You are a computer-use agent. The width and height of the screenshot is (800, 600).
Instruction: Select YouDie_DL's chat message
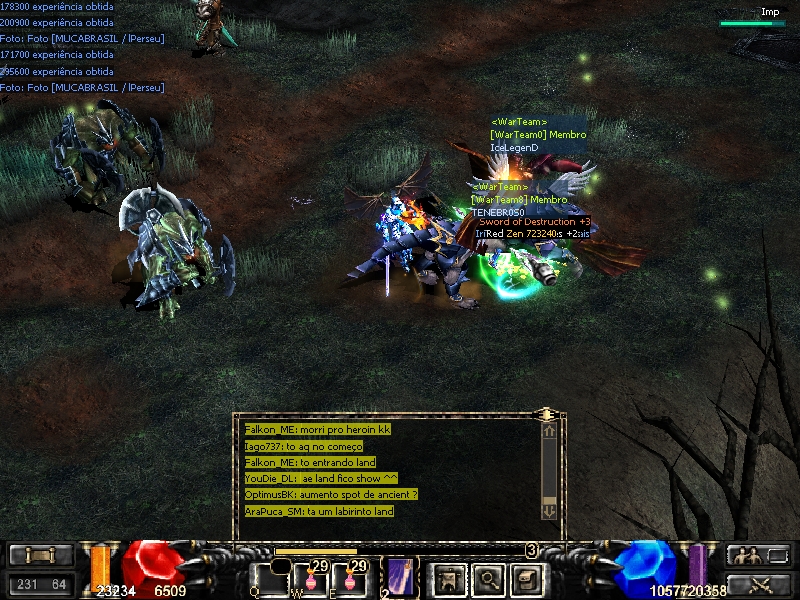321,478
